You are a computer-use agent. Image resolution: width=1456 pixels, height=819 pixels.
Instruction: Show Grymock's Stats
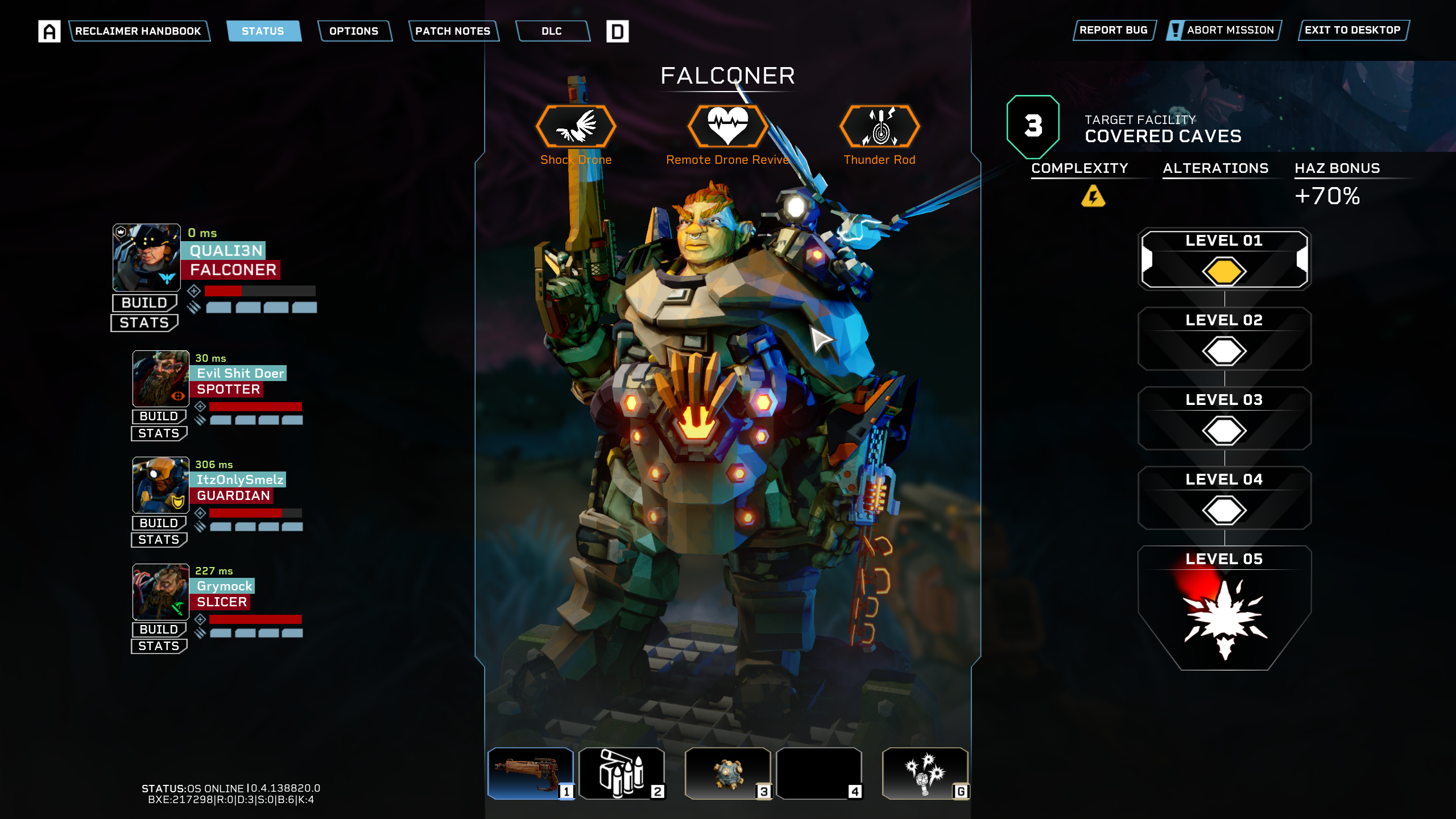click(x=159, y=646)
